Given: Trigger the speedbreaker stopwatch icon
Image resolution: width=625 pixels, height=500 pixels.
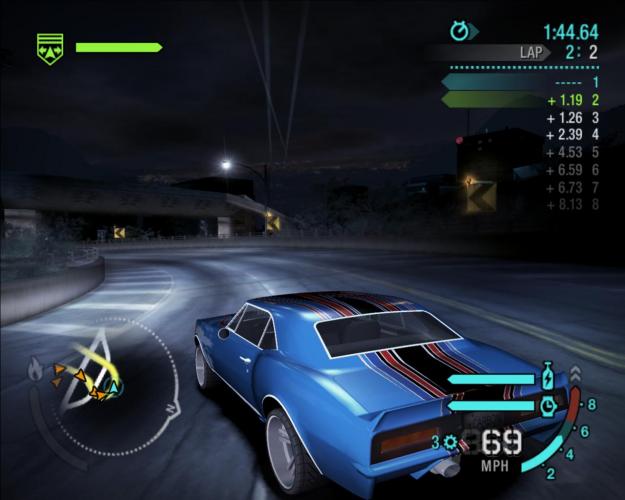Looking at the screenshot, I should coord(547,406).
